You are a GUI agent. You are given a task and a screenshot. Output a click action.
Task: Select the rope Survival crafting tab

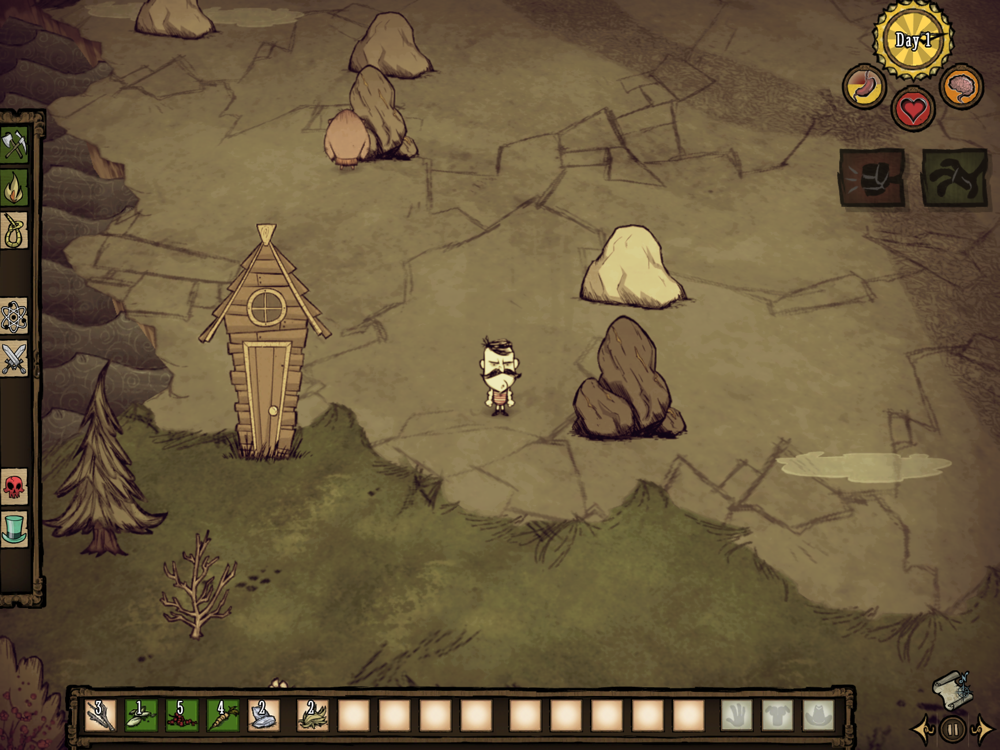[14, 230]
